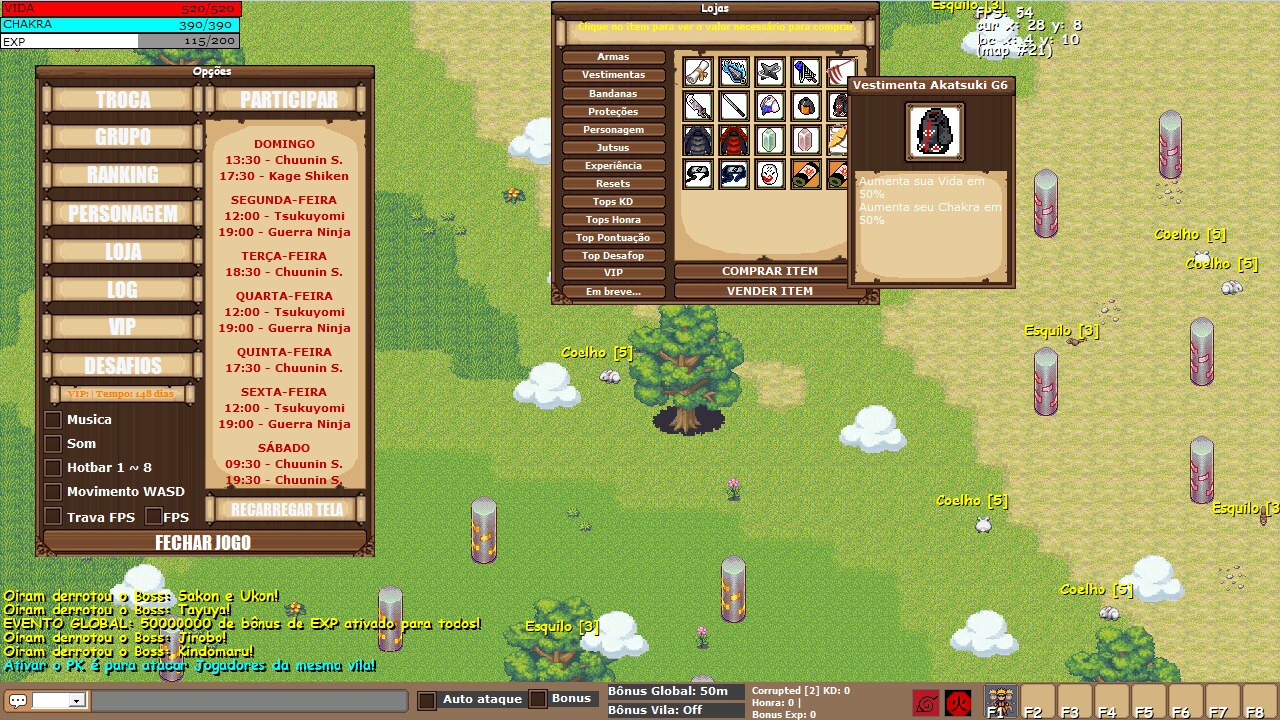Screen dimensions: 1280x720
Task: Click RECARREGAR TELA to reload screen
Action: (287, 509)
